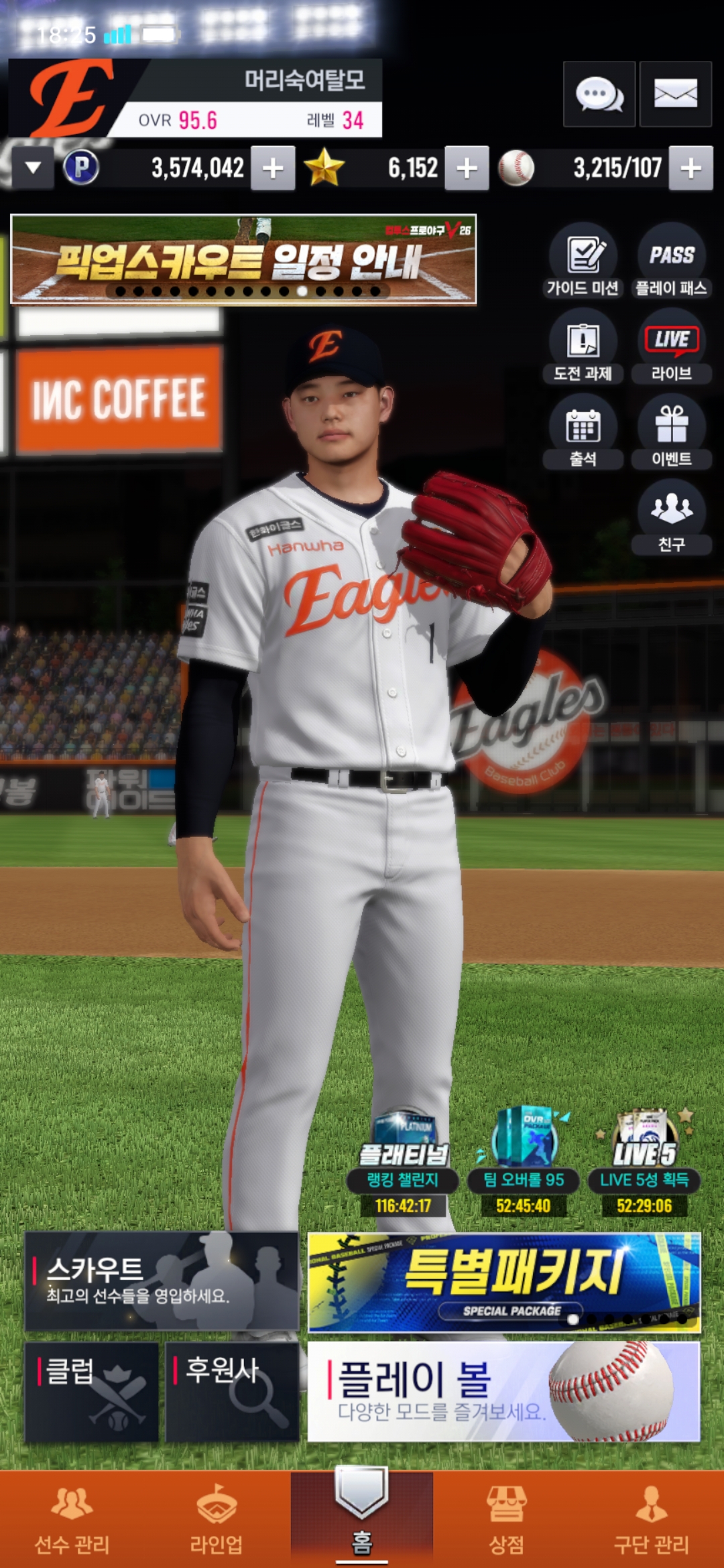
Task: Add more P points with the plus button
Action: [273, 168]
